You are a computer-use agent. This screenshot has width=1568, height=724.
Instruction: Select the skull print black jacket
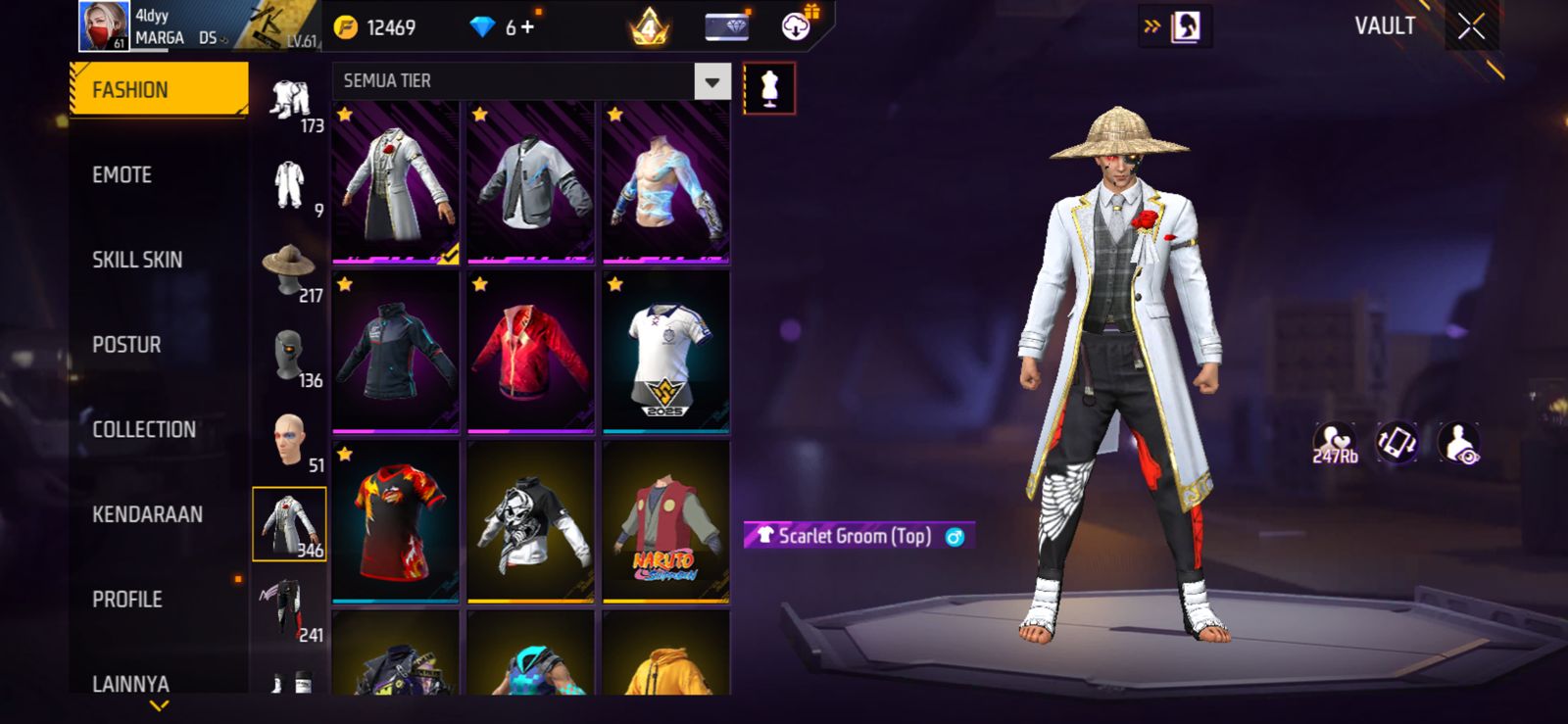[x=530, y=520]
